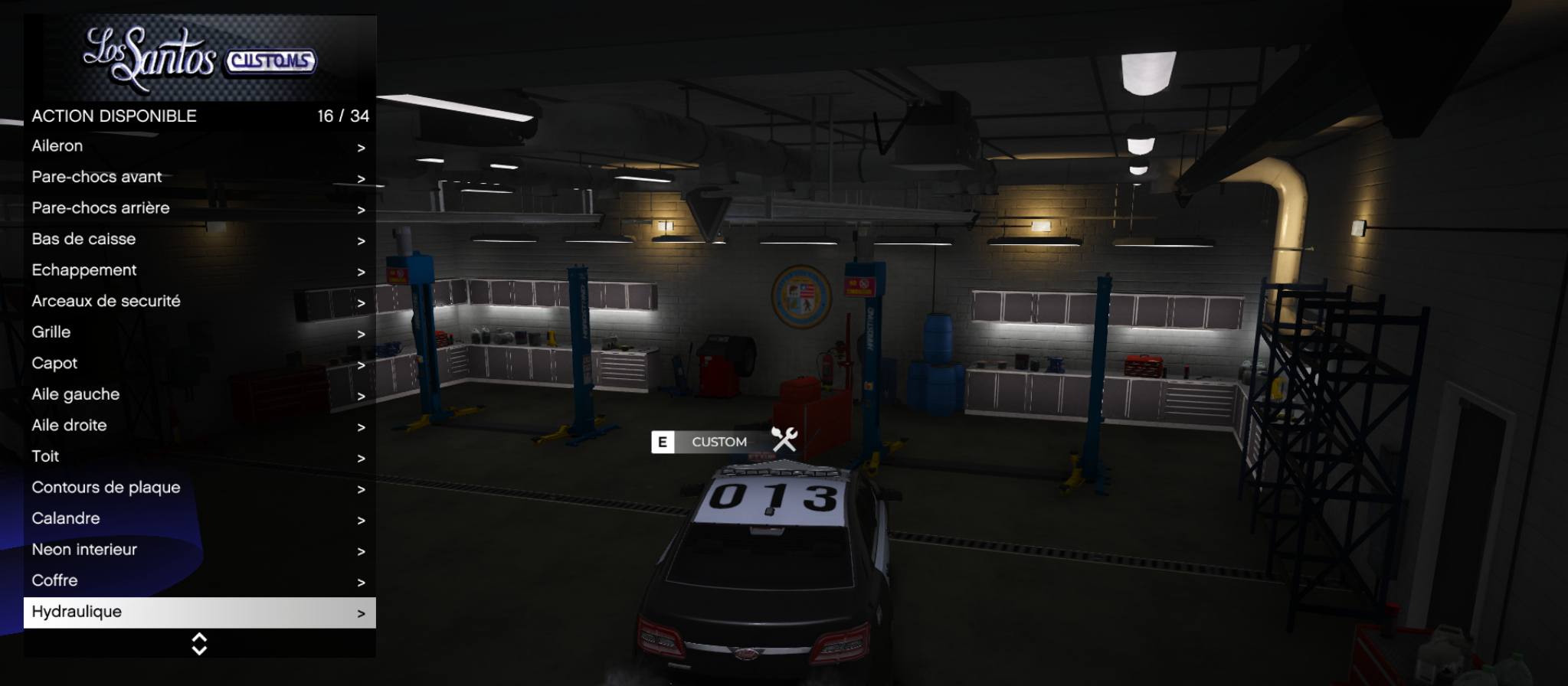Open the Toit submenu
The width and height of the screenshot is (1568, 686).
tap(199, 457)
